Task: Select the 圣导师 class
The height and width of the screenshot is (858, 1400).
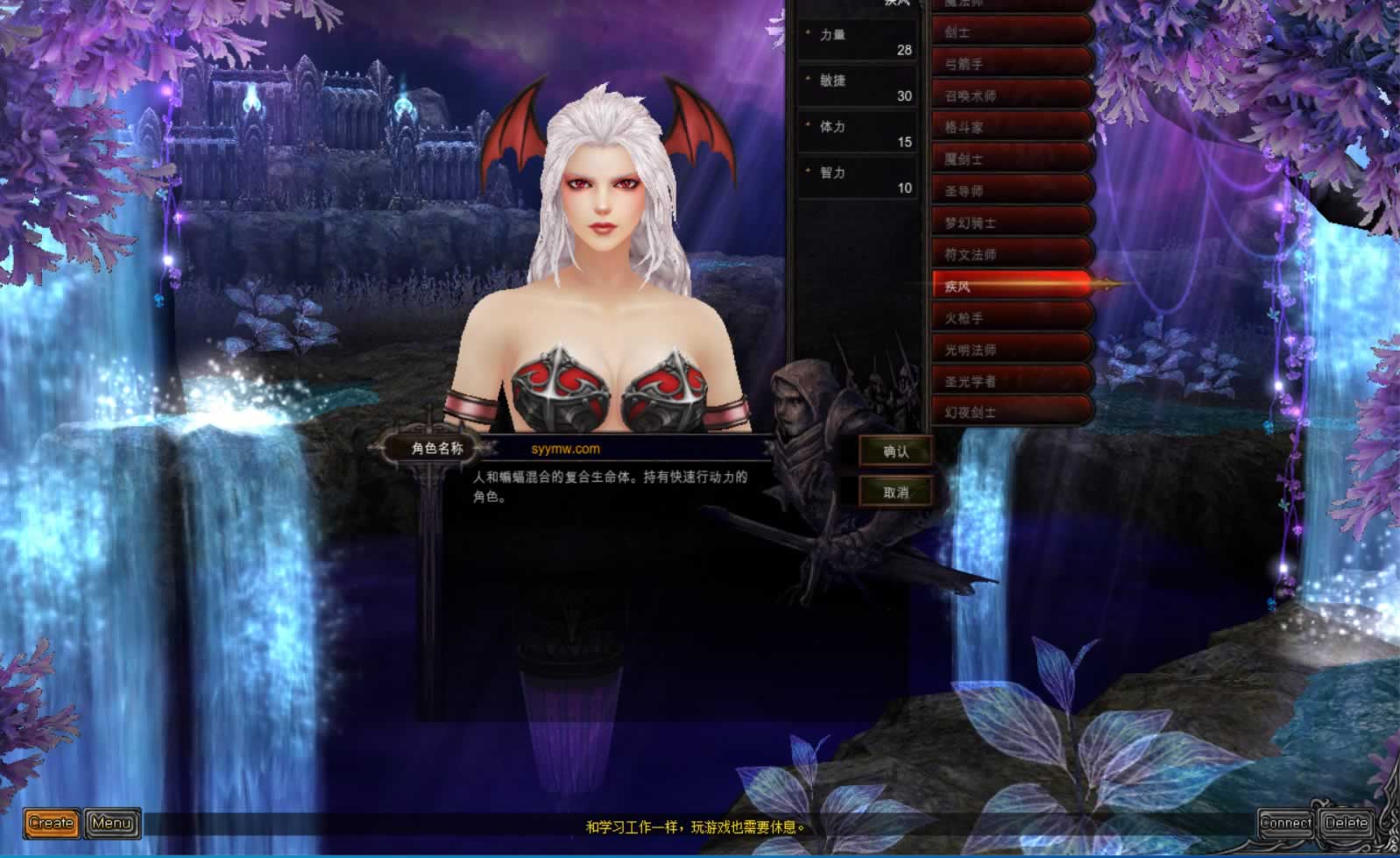Action: (1012, 191)
